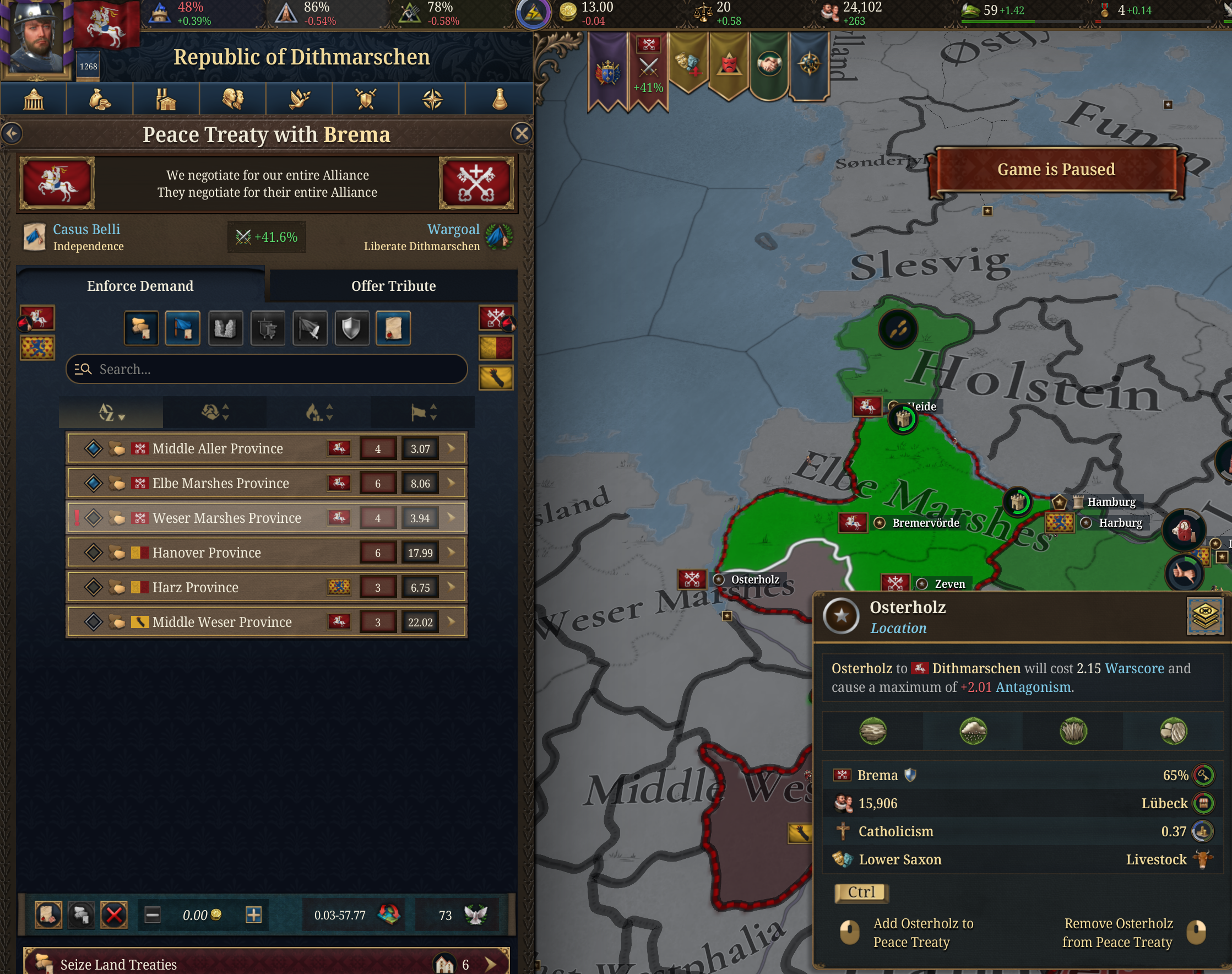Select the seize land demand type filter
This screenshot has height=974, width=1232.
coord(142,328)
